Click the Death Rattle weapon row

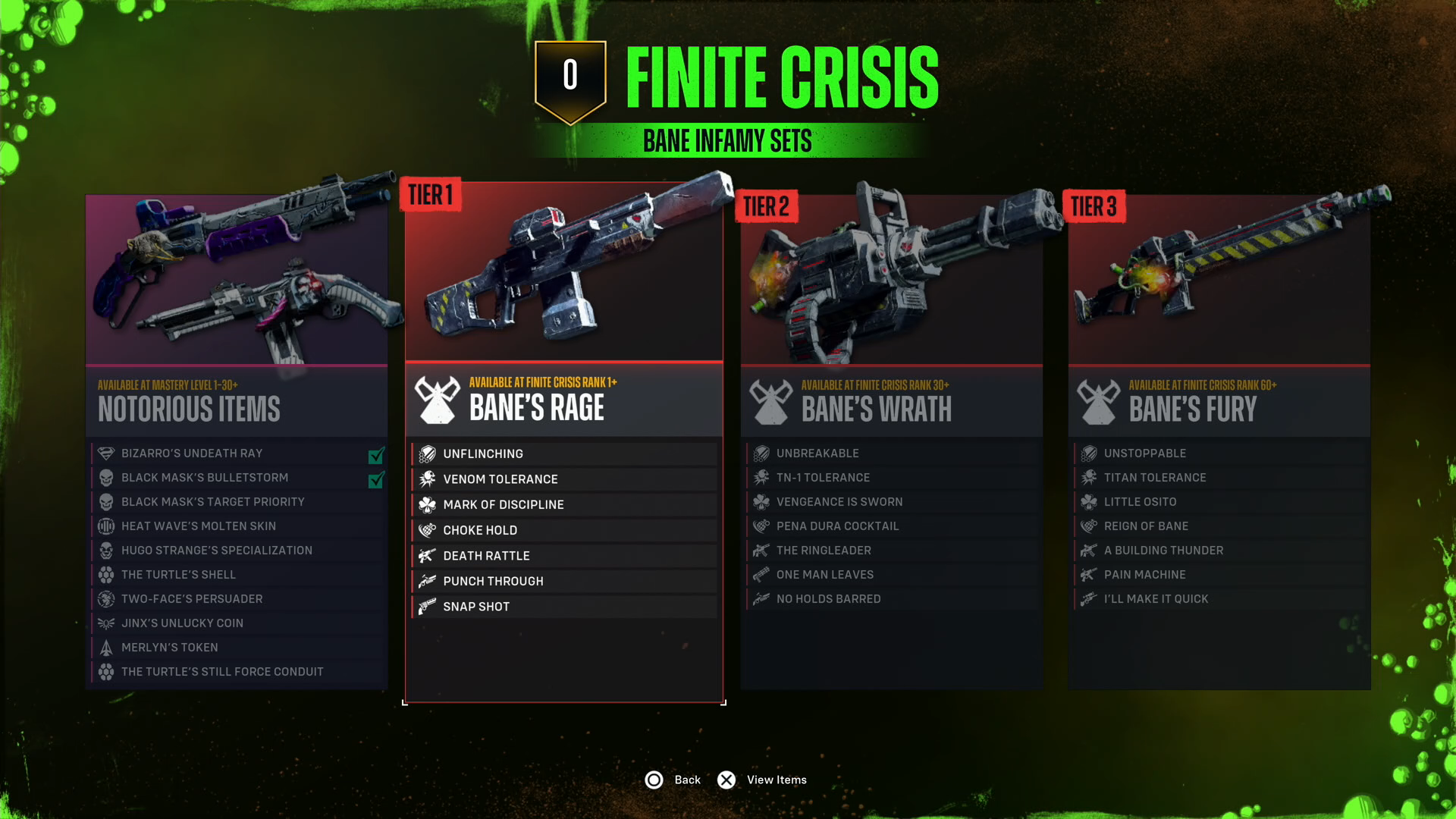(563, 556)
